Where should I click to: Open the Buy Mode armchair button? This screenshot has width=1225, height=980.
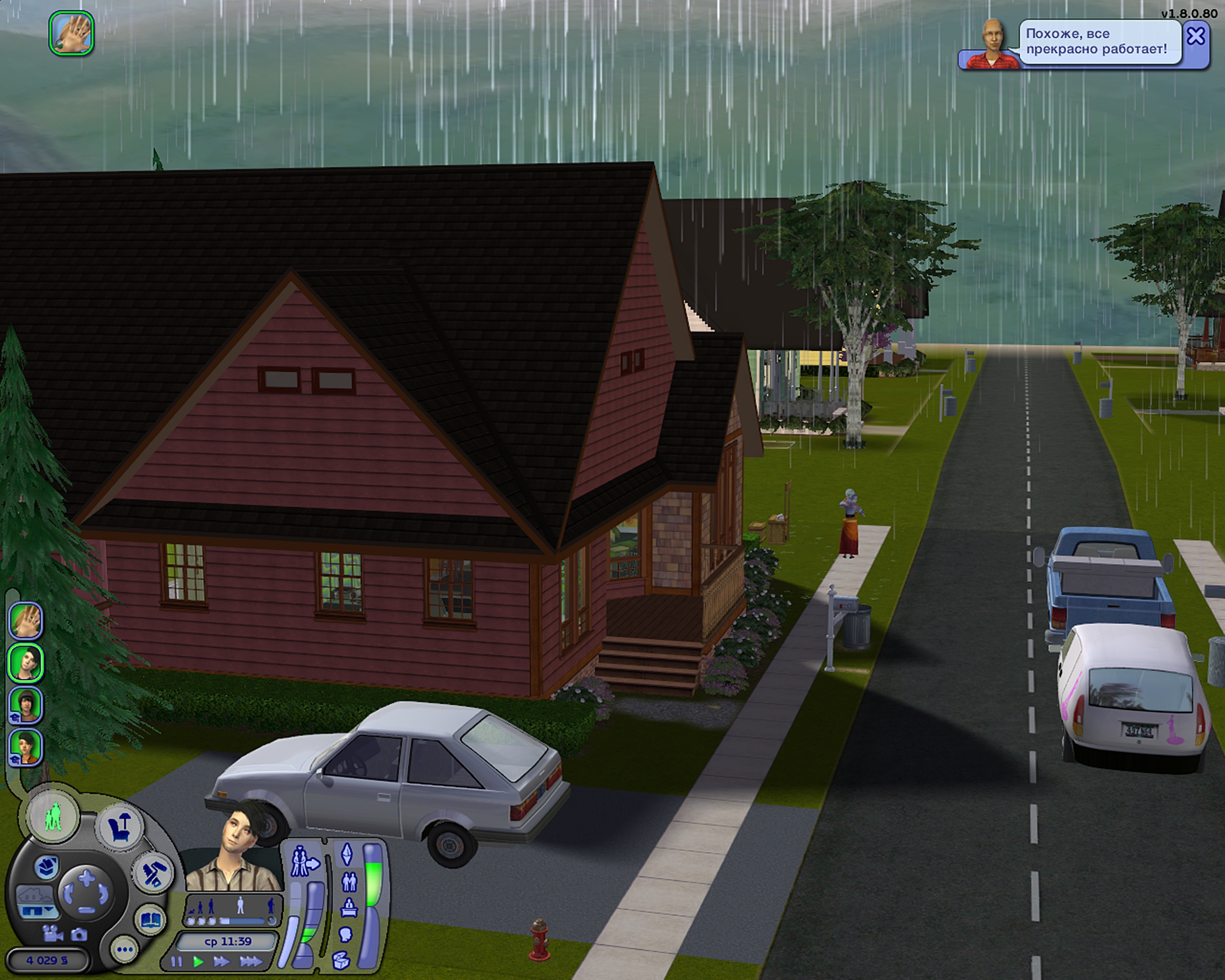pos(120,826)
